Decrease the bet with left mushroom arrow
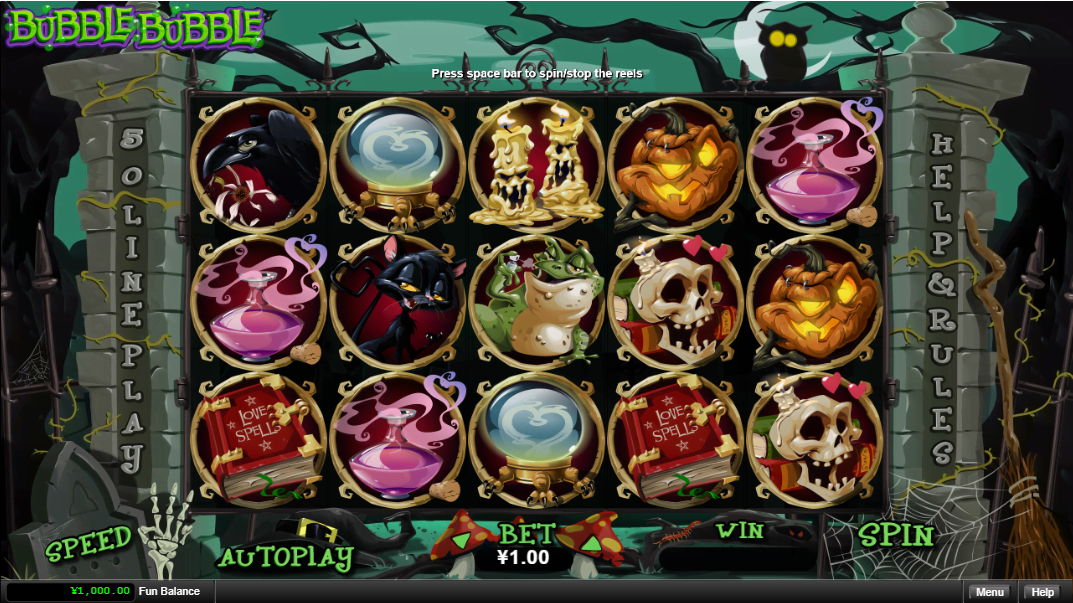Viewport: 1073px width, 603px height. click(x=462, y=543)
